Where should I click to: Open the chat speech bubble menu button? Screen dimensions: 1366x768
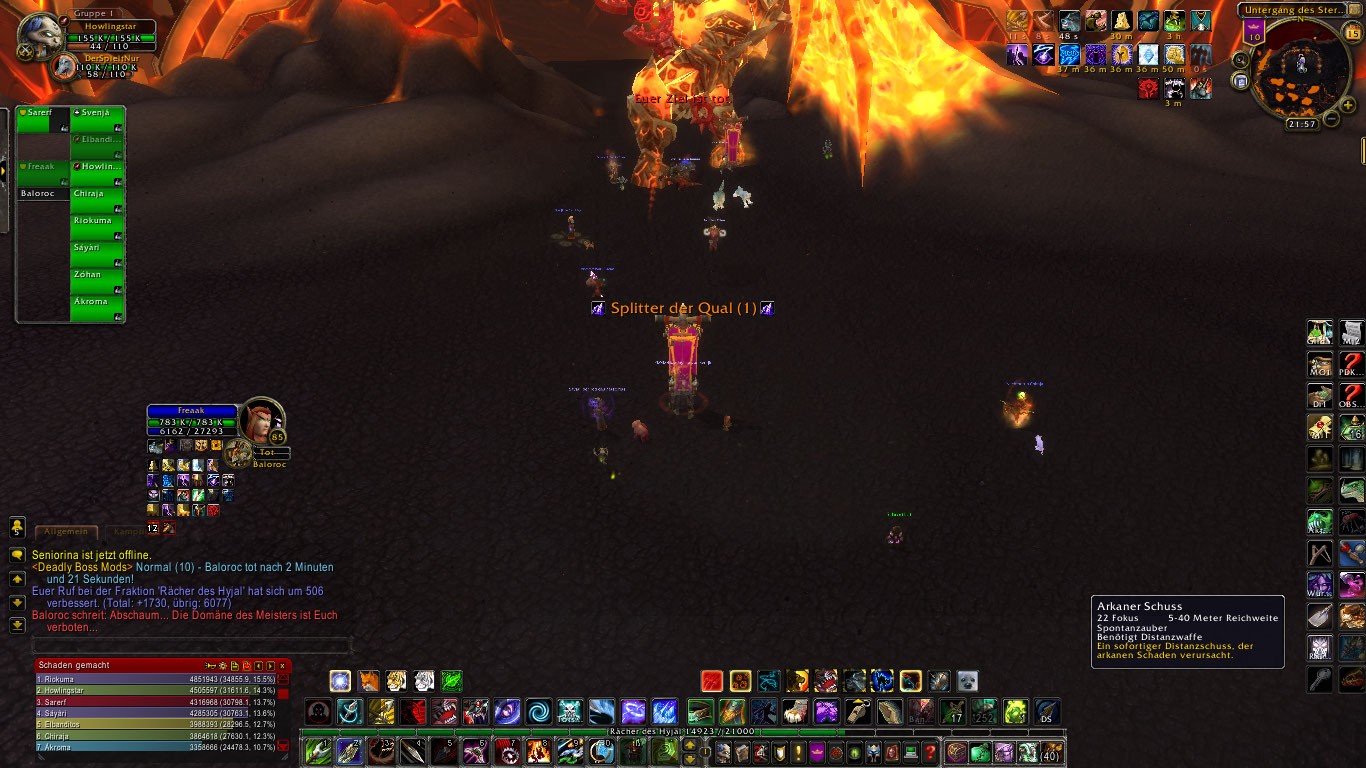point(17,554)
